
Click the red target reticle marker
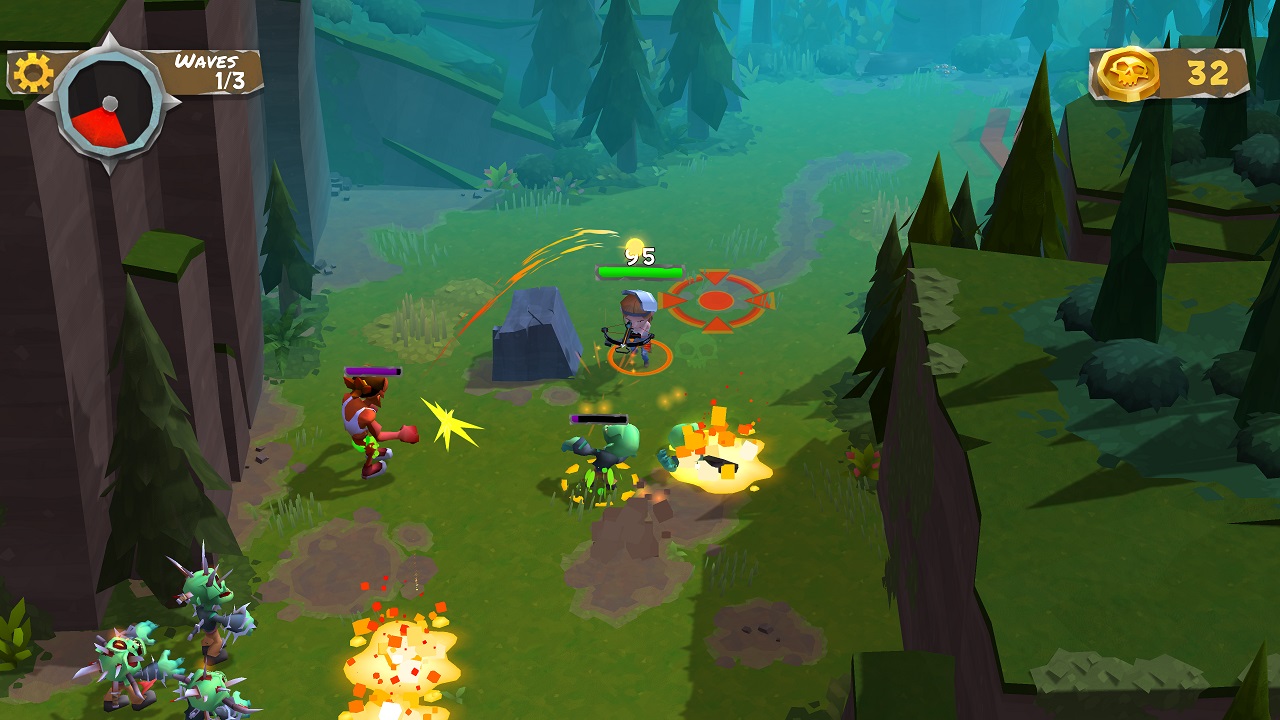pyautogui.click(x=716, y=298)
